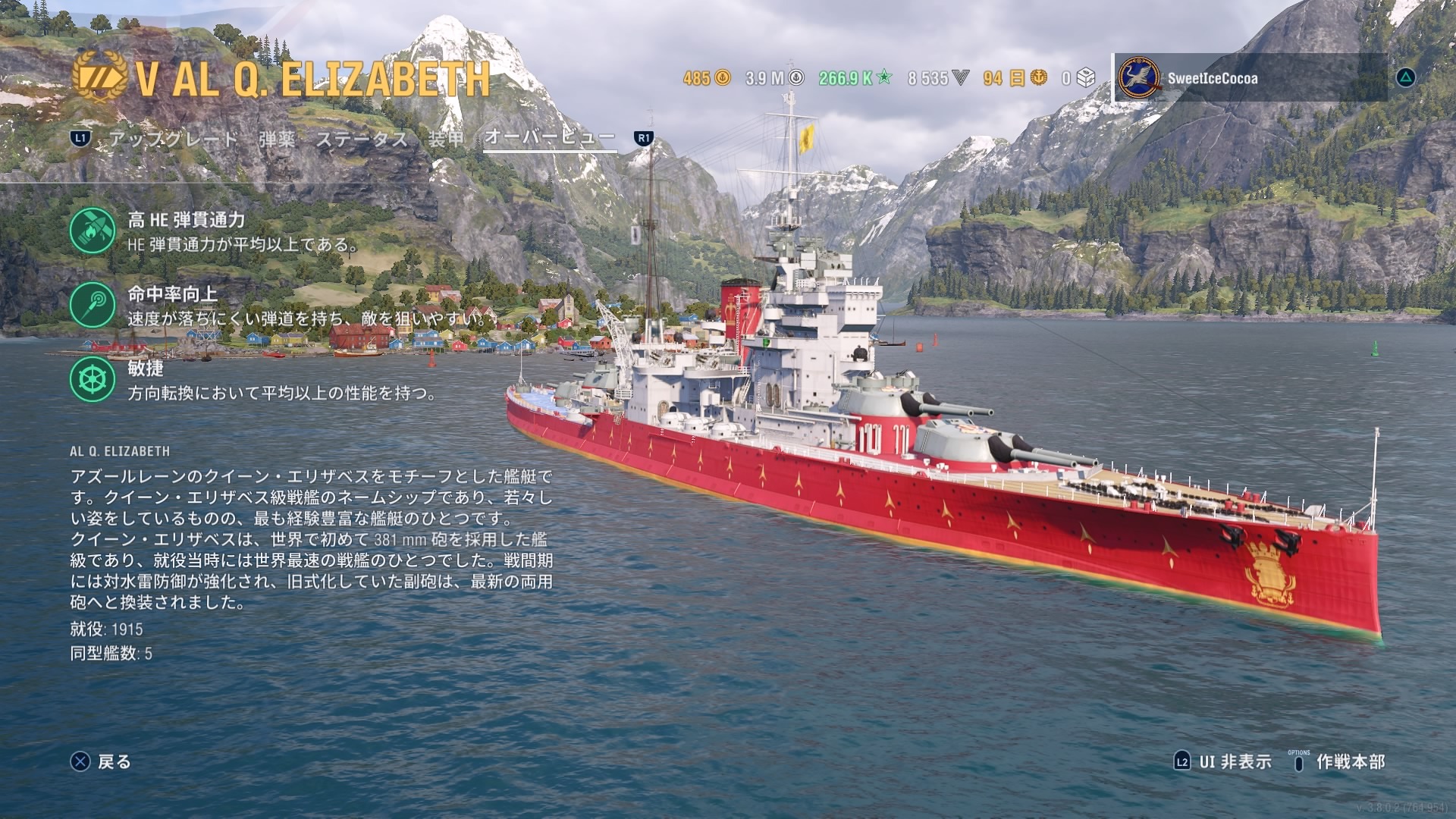Open the crates counter with dice icon
This screenshot has width=1456, height=819.
[x=1078, y=77]
